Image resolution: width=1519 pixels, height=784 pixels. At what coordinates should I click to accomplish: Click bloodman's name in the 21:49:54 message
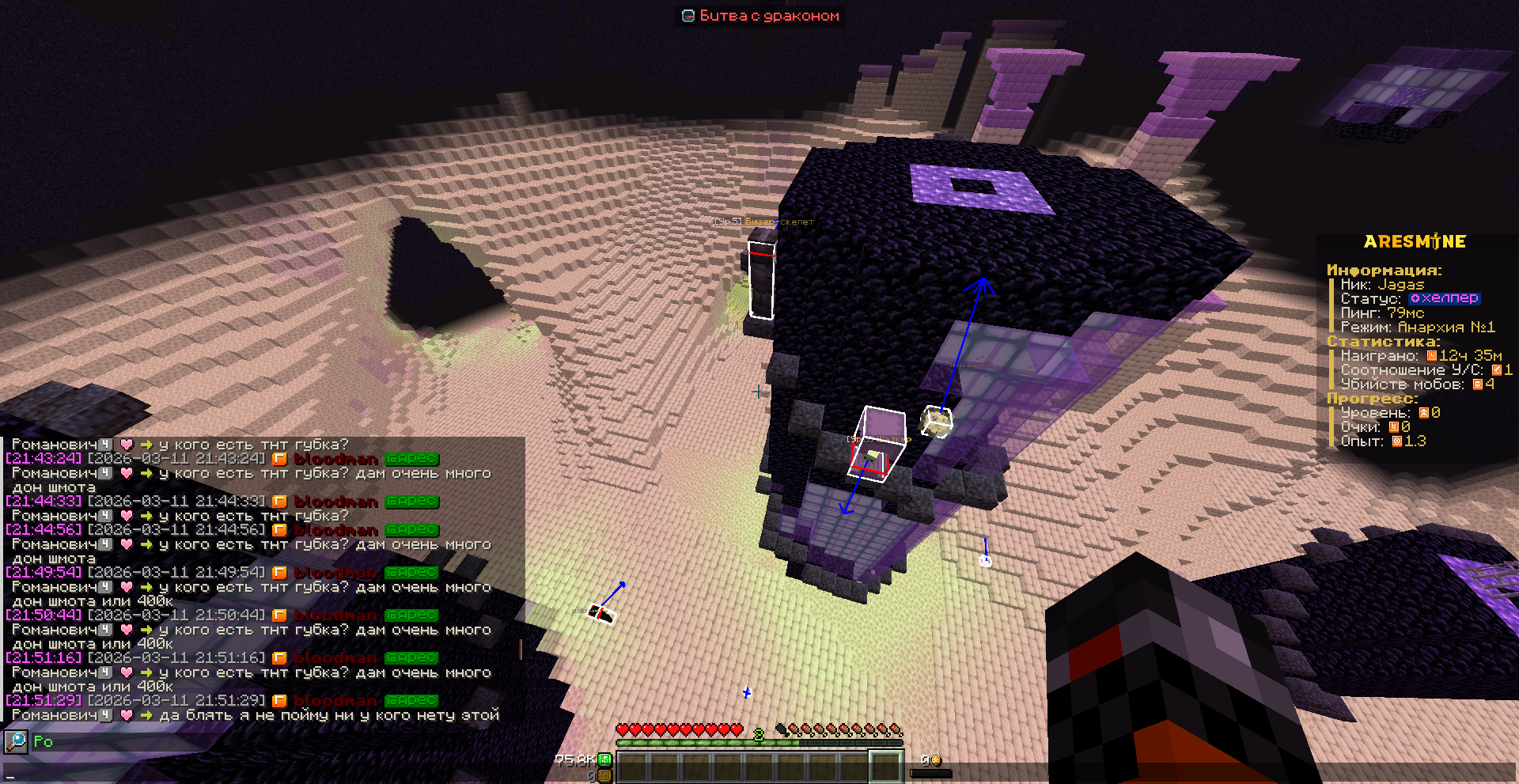tap(335, 573)
